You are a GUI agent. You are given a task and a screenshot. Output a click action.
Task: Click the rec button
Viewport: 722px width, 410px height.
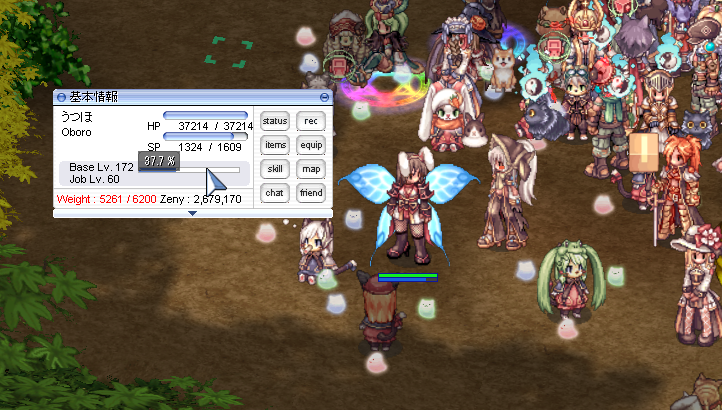click(311, 121)
